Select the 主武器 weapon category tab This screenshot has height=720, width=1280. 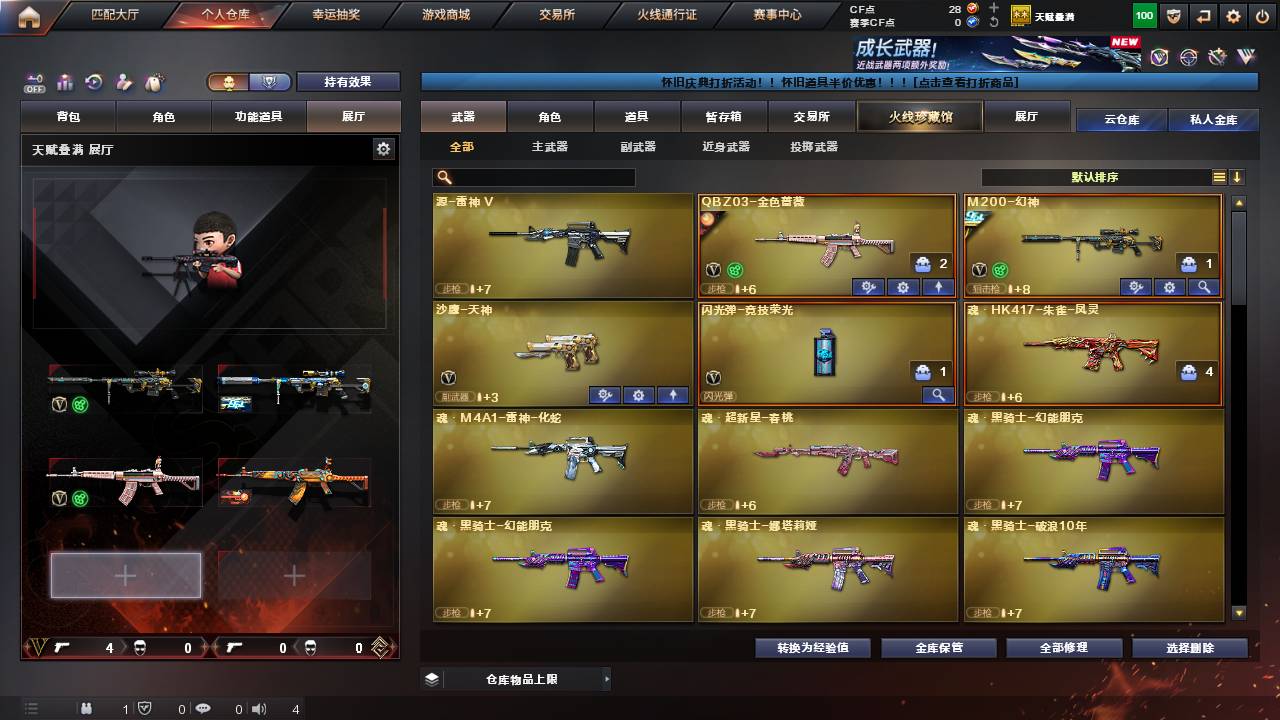(551, 146)
